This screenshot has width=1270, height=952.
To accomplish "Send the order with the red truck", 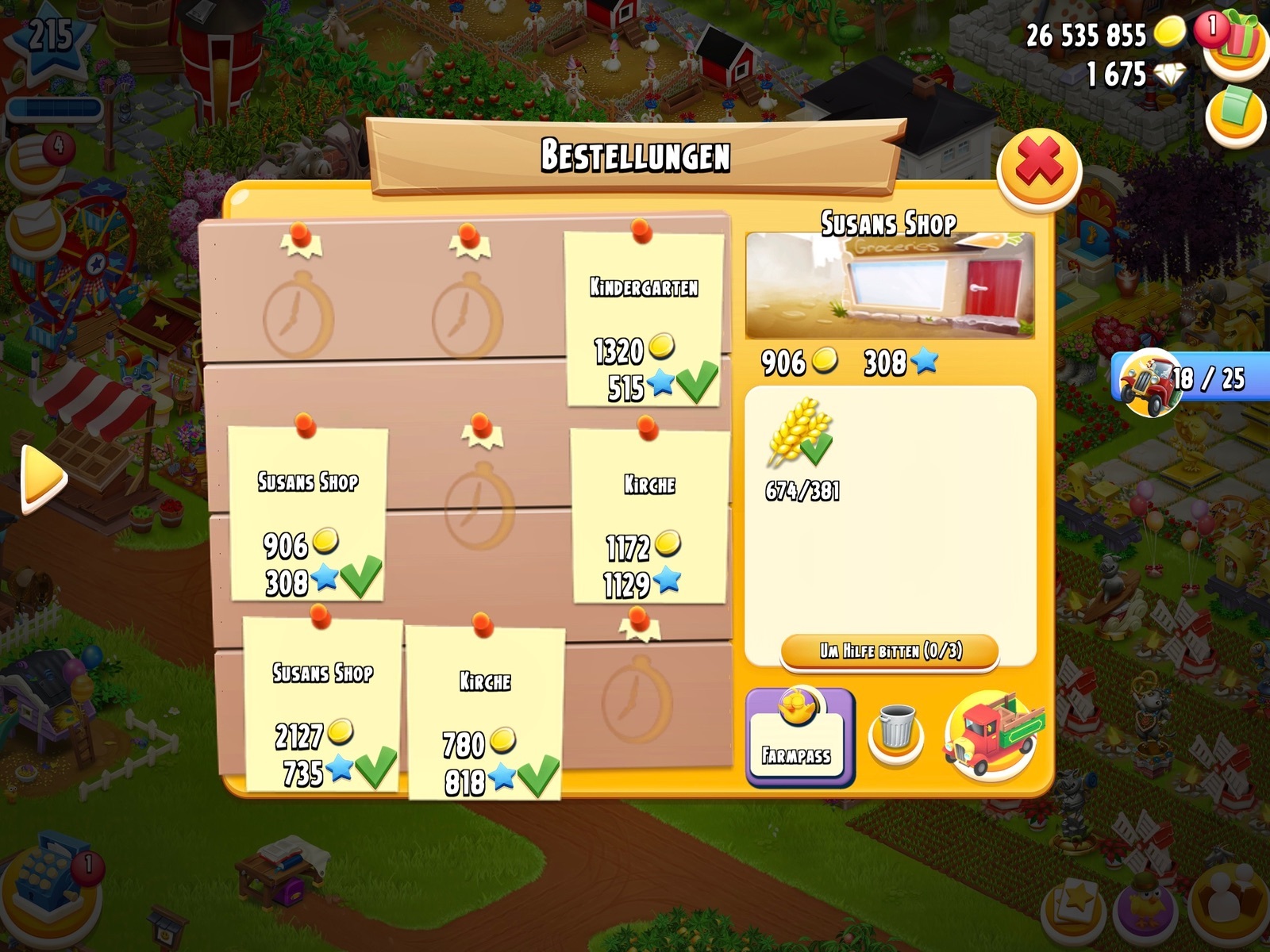I will (x=992, y=735).
